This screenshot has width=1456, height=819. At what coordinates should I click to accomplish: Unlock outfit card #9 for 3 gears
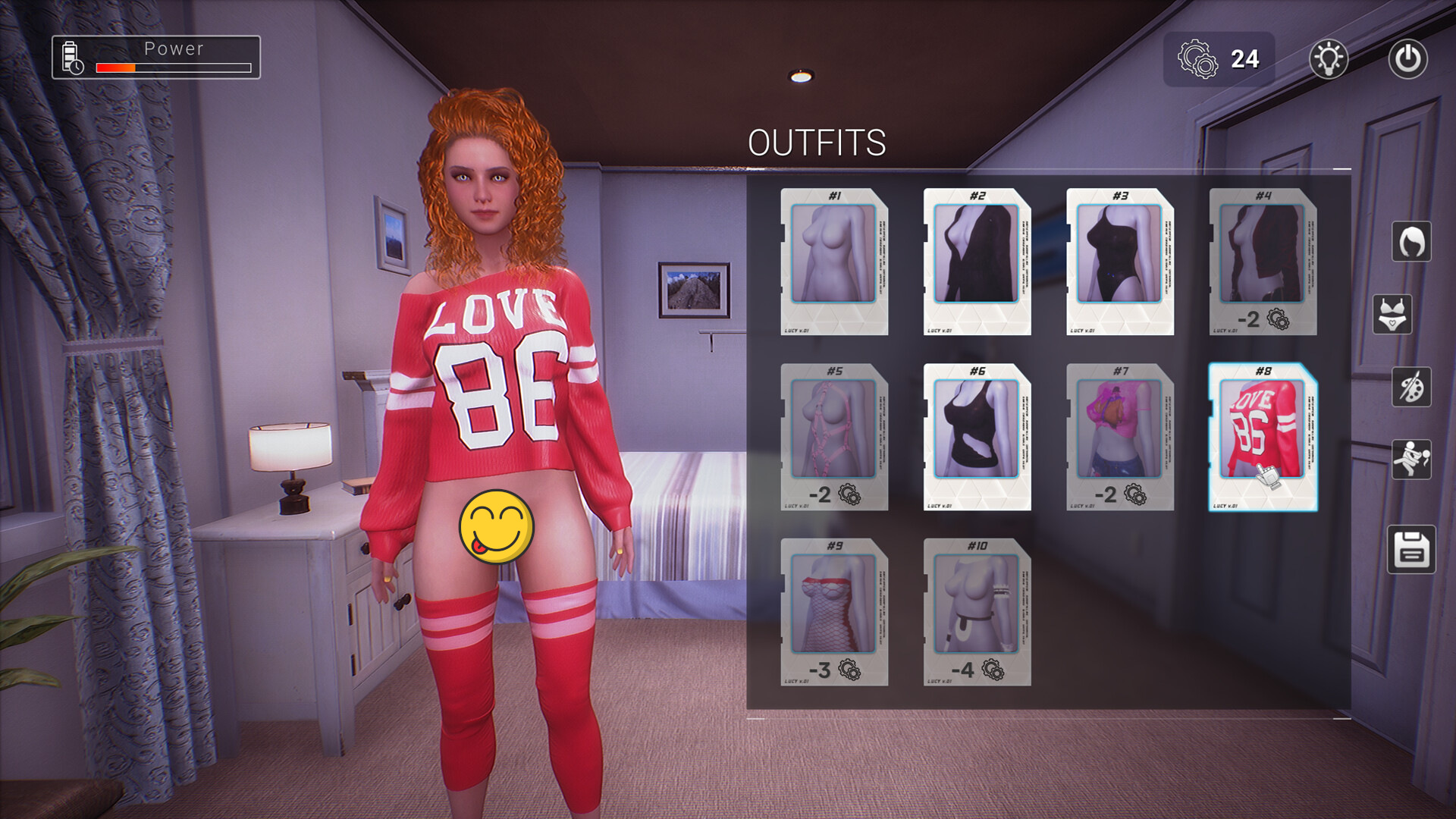[834, 611]
